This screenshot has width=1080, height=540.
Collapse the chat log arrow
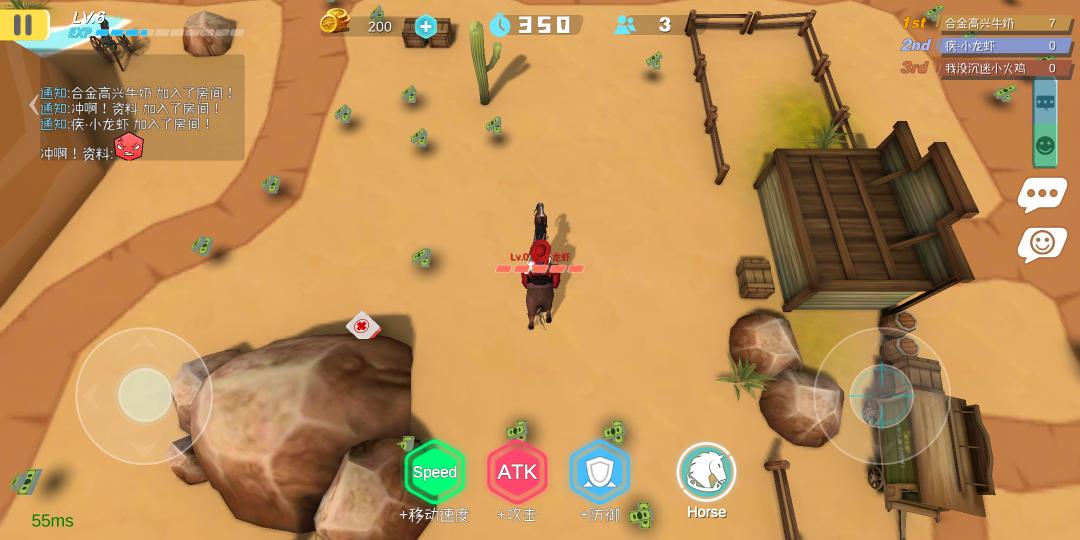coord(33,104)
